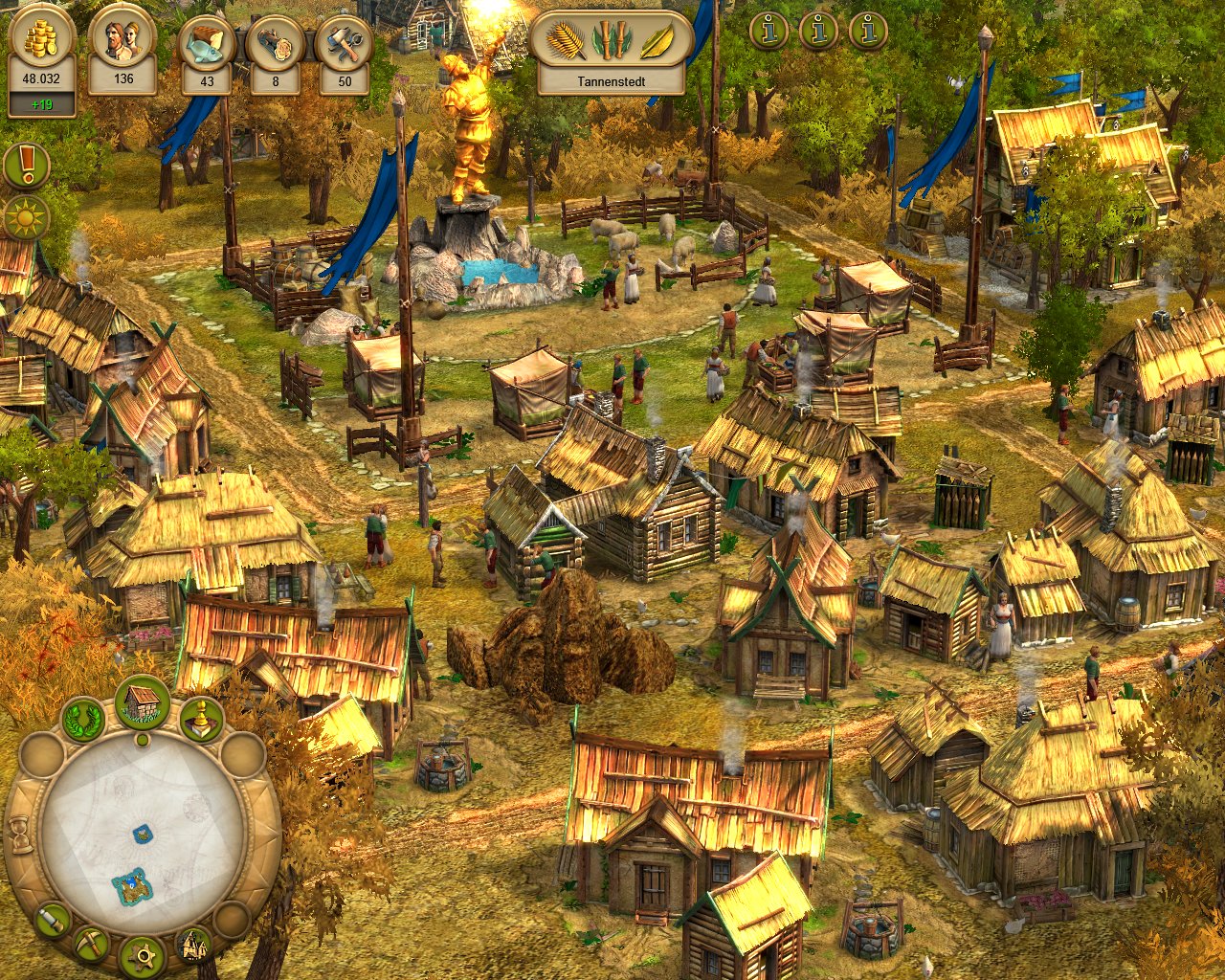1225x980 pixels.
Task: Open the gear options button
Action: (143, 955)
